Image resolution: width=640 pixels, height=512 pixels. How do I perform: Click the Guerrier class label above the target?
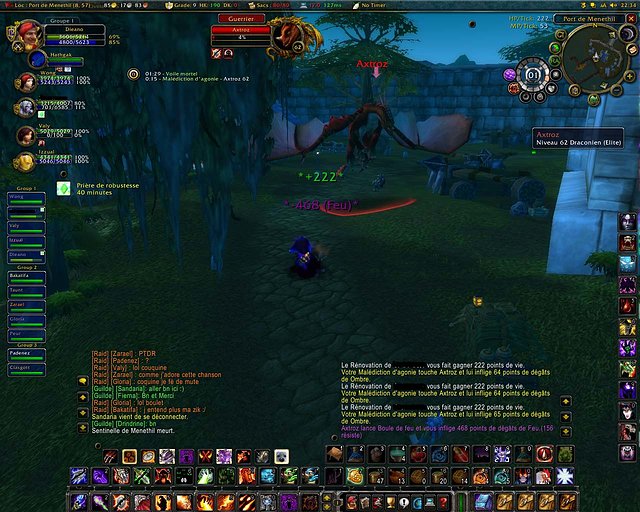241,18
